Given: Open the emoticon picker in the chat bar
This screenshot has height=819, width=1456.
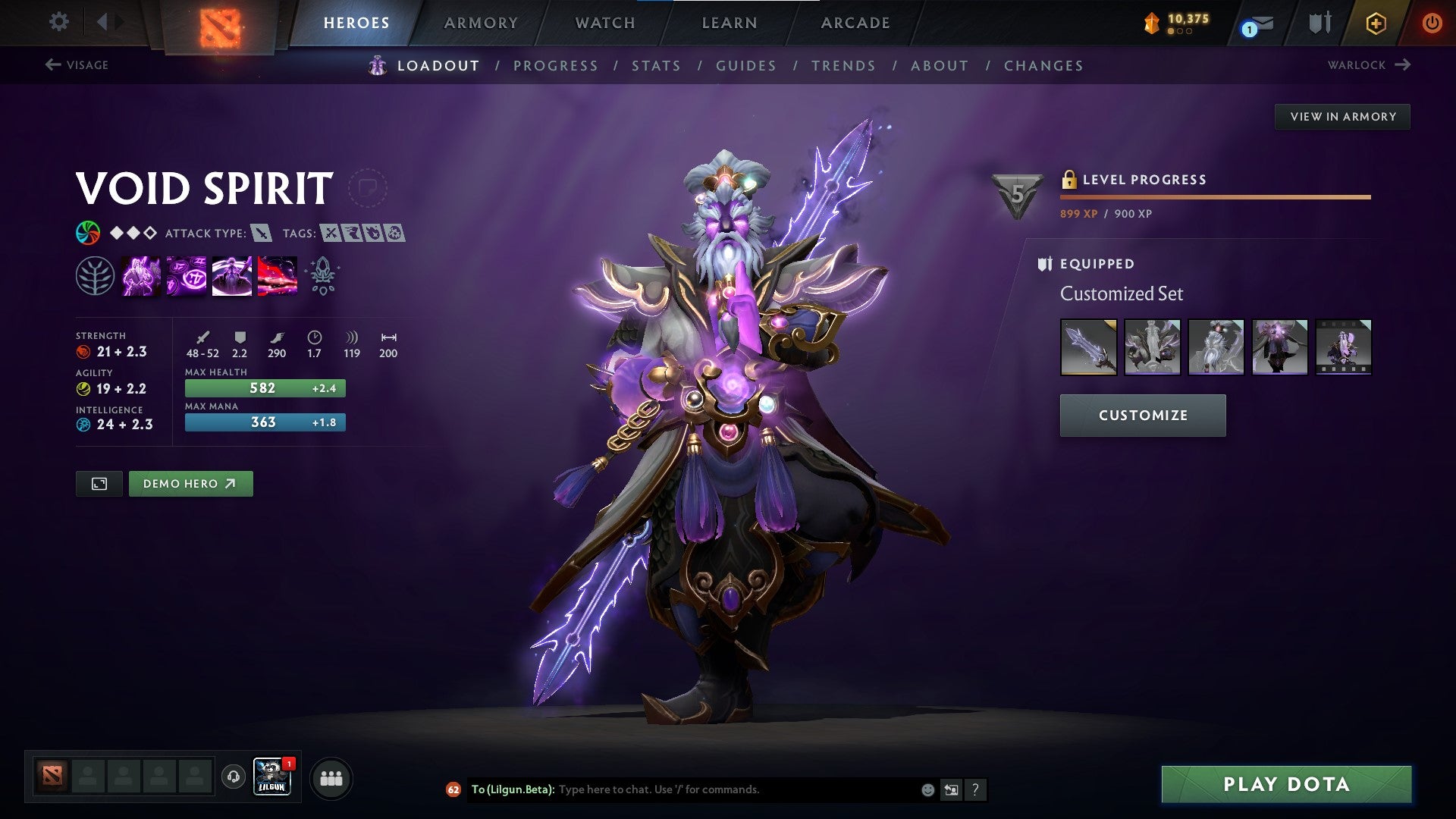Looking at the screenshot, I should tap(927, 789).
